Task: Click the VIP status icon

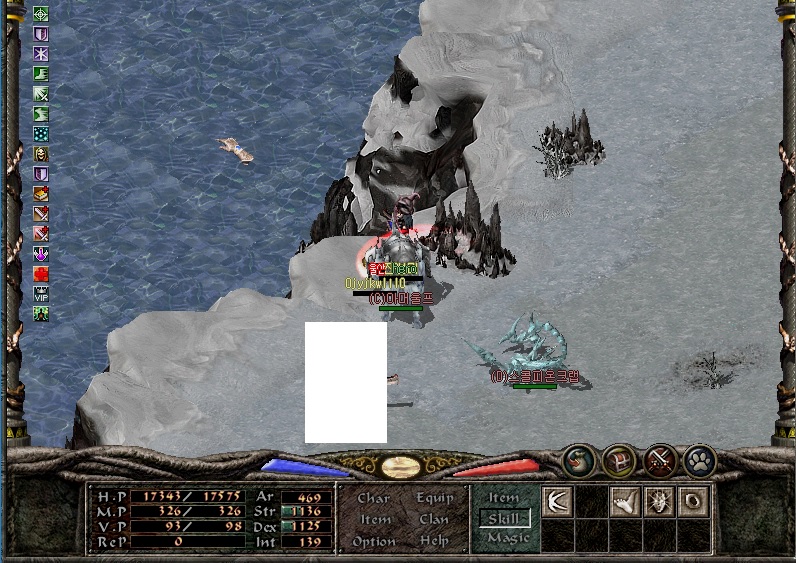Action: pyautogui.click(x=41, y=294)
